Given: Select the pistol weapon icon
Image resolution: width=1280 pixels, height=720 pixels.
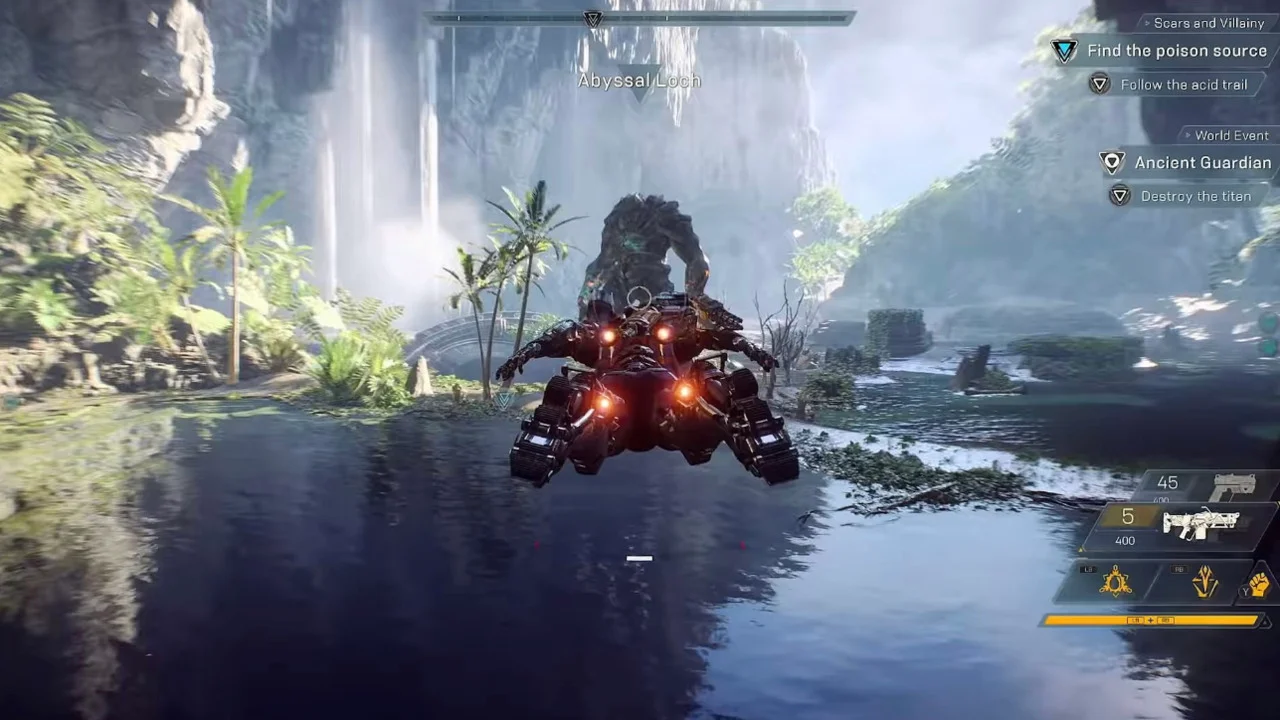Looking at the screenshot, I should (x=1237, y=483).
